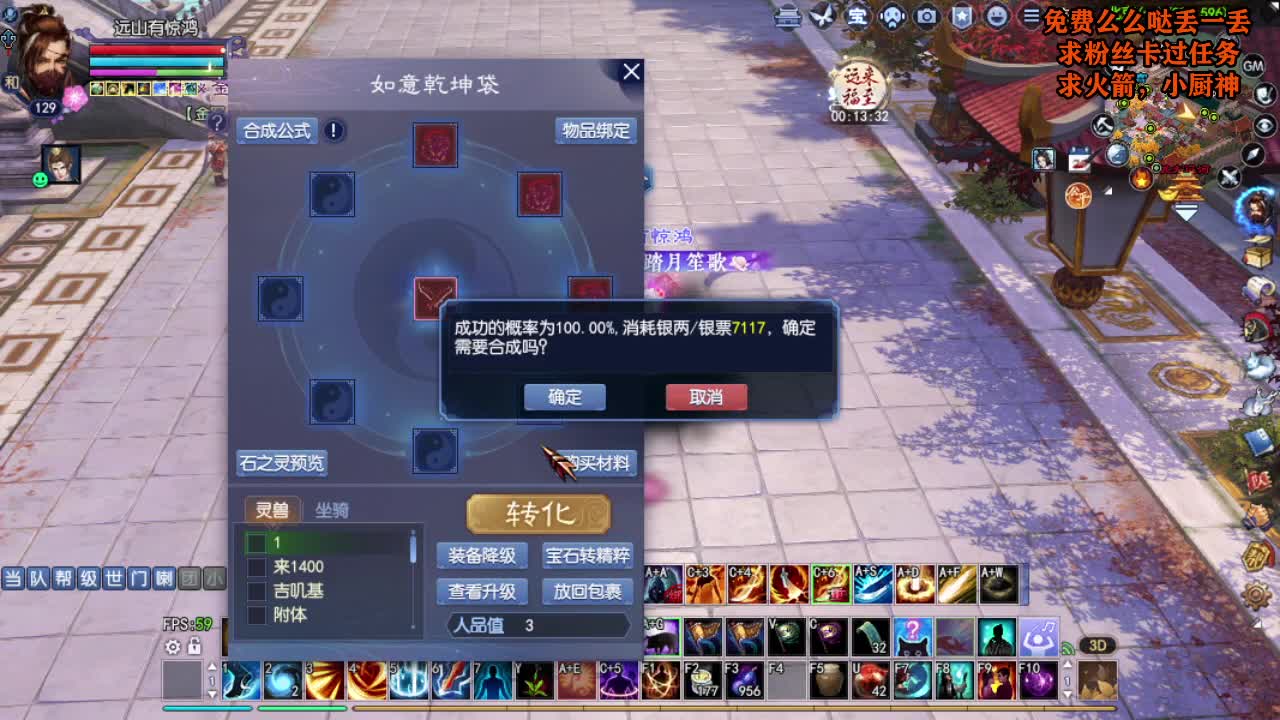The image size is (1280, 720).
Task: Check the 附体 checkbox in the list
Action: 256,614
